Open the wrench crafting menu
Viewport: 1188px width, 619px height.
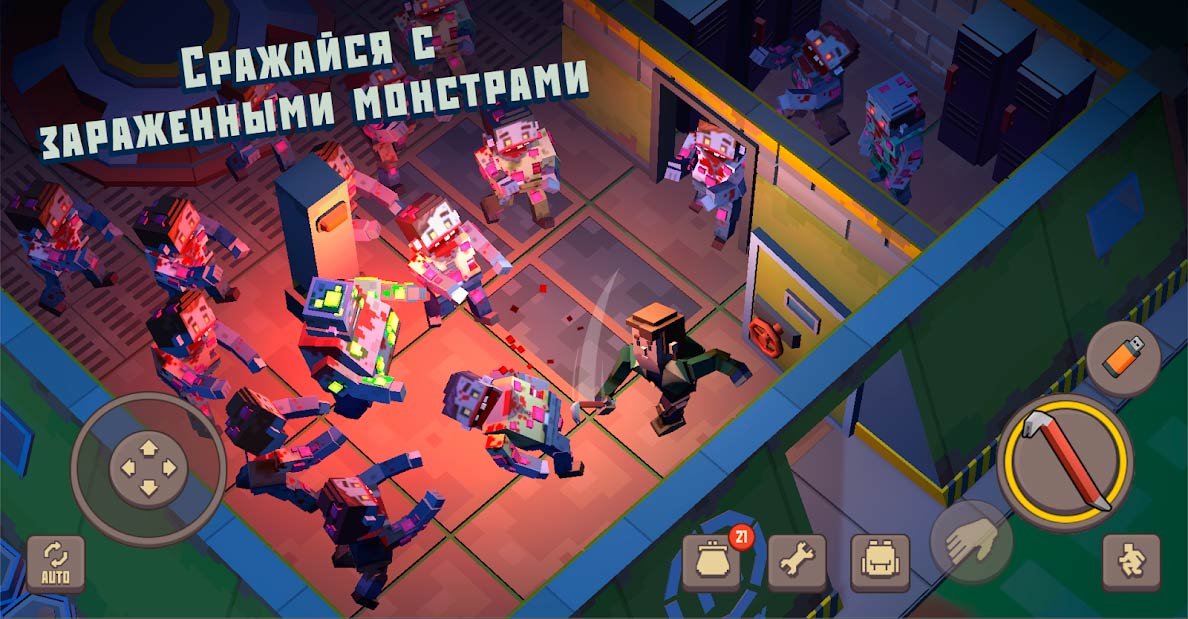click(797, 563)
